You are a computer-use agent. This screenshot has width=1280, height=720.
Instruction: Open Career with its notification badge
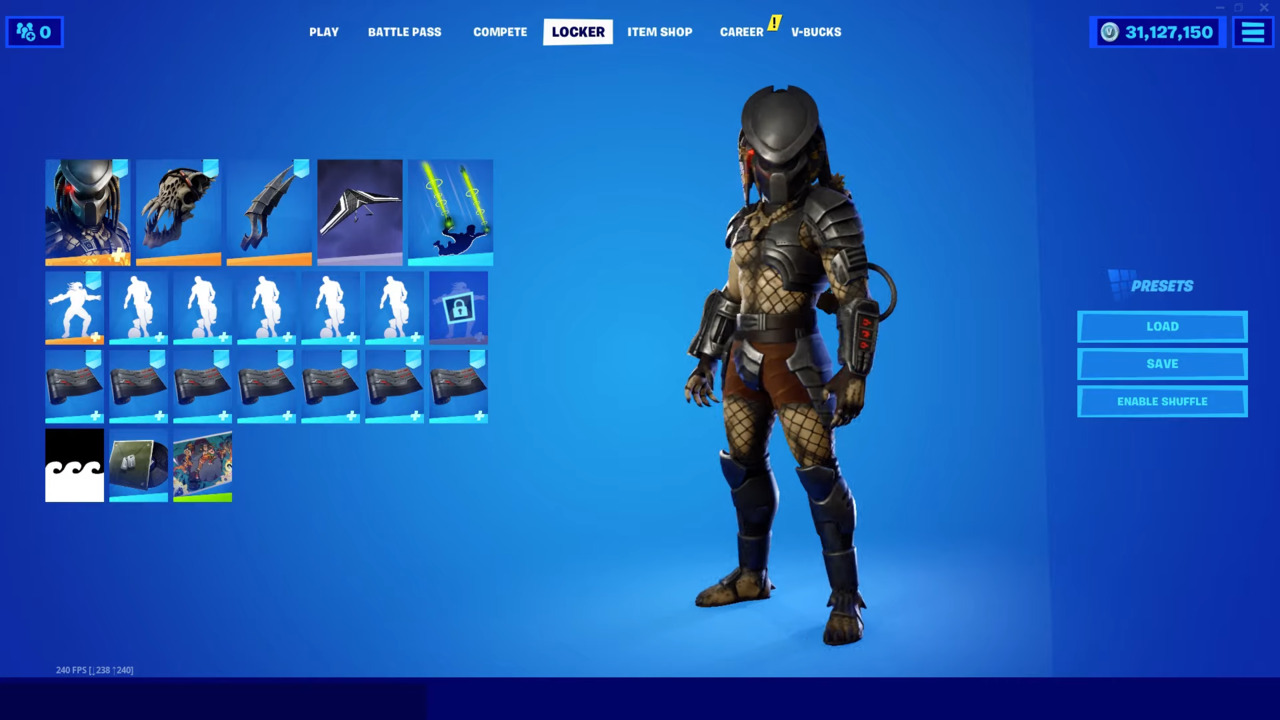click(741, 31)
